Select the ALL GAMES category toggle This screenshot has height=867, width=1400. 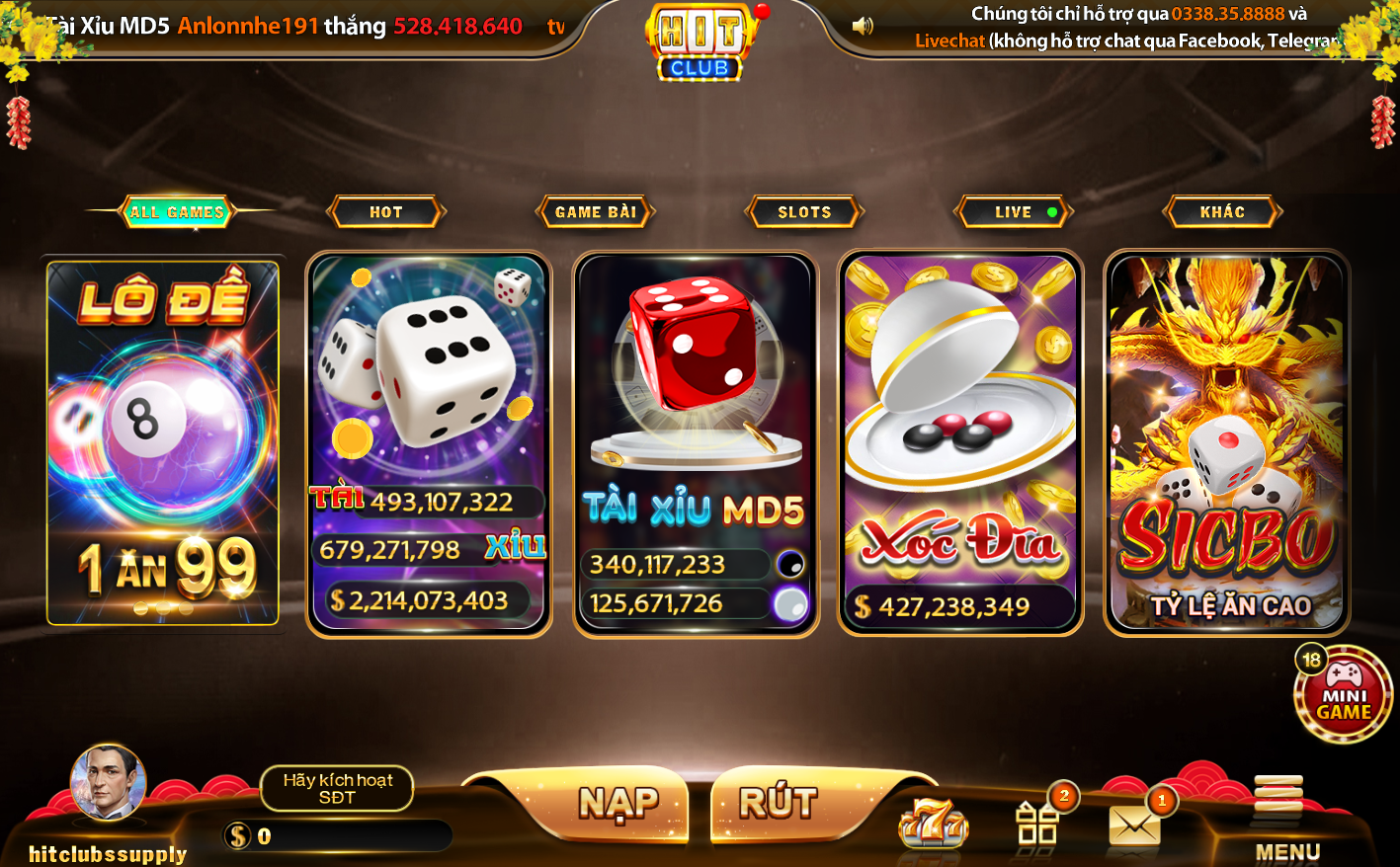coord(175,210)
